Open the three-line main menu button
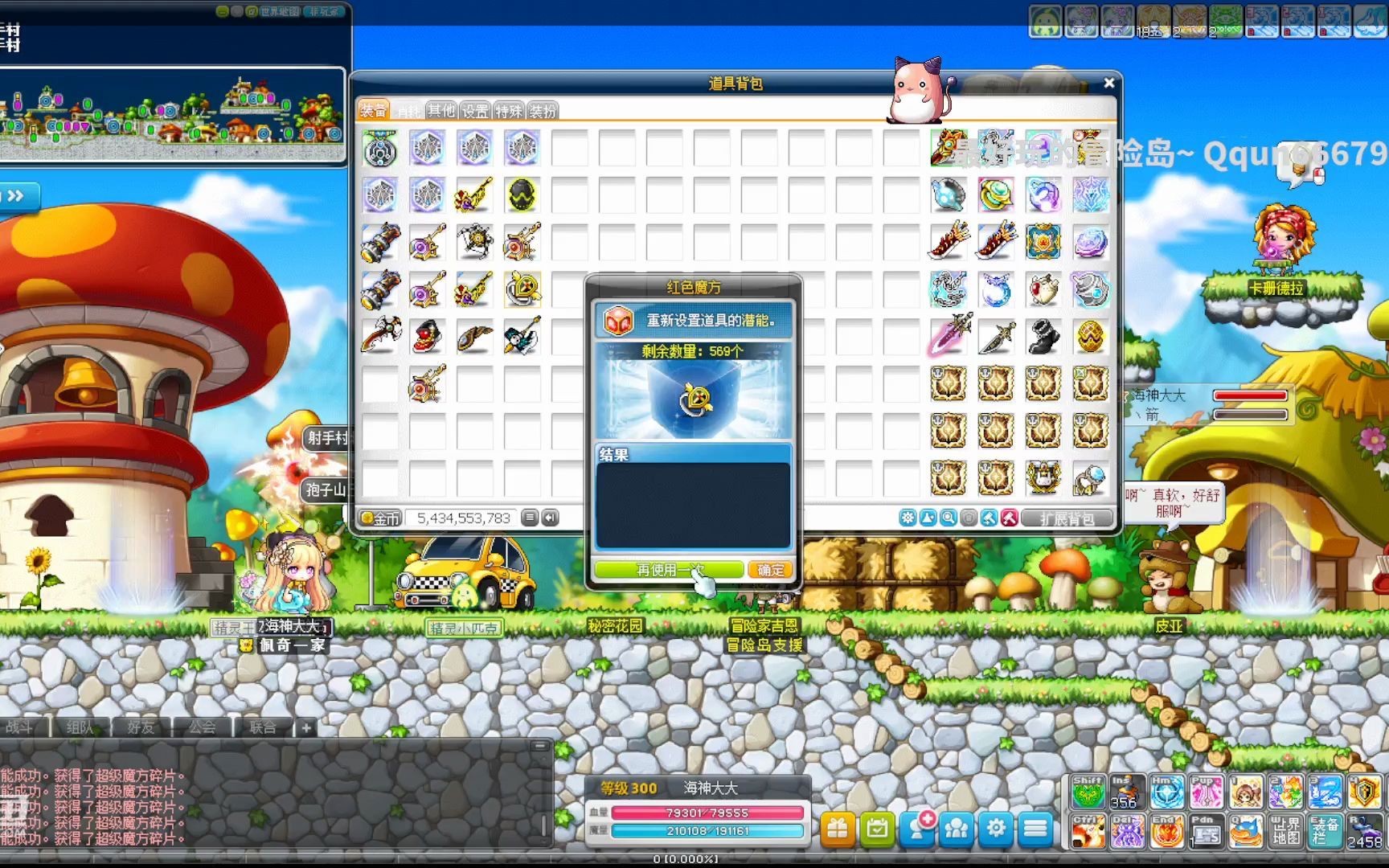The image size is (1389, 868). (x=1035, y=829)
